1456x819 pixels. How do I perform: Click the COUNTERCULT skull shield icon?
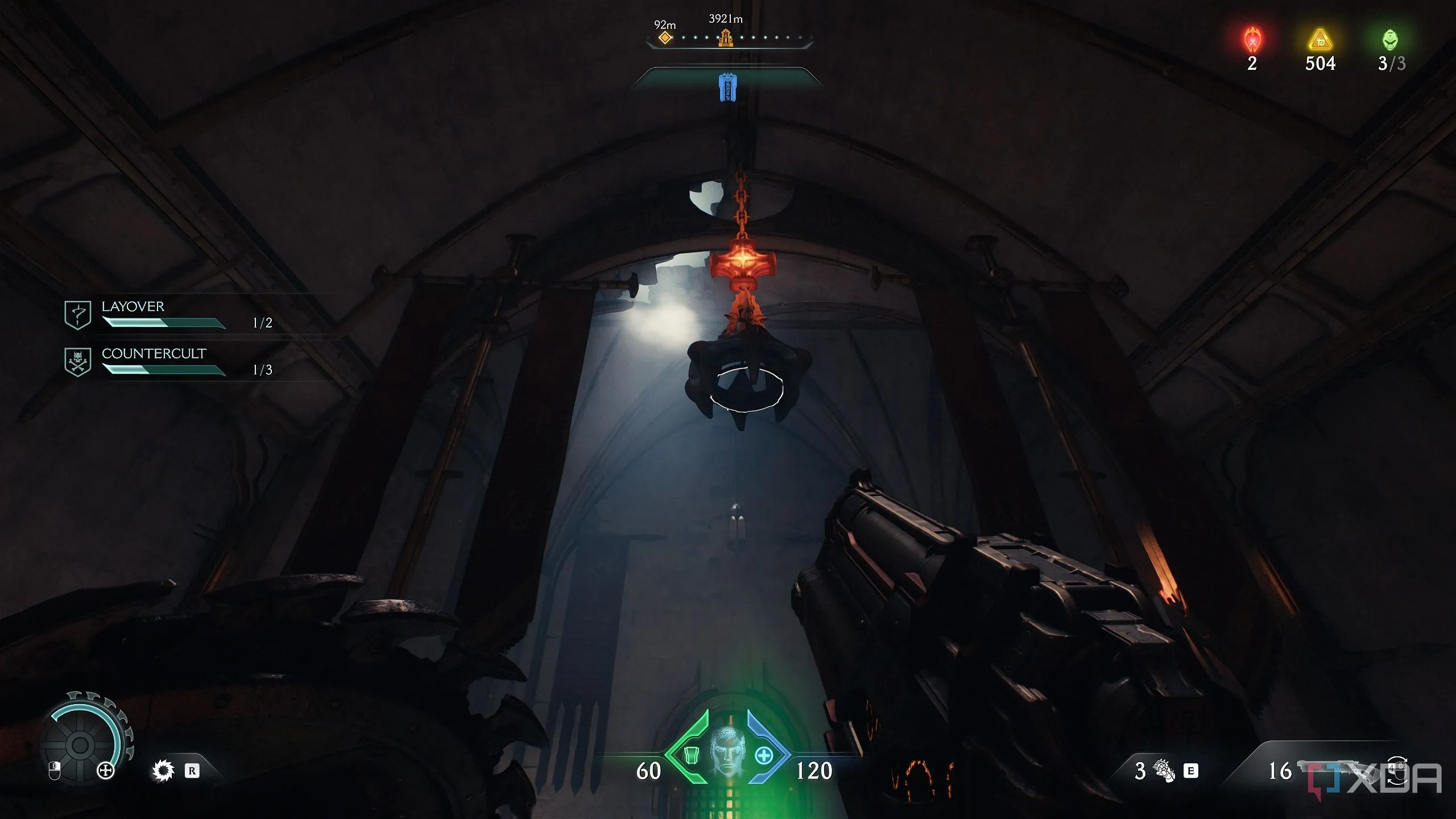[78, 362]
